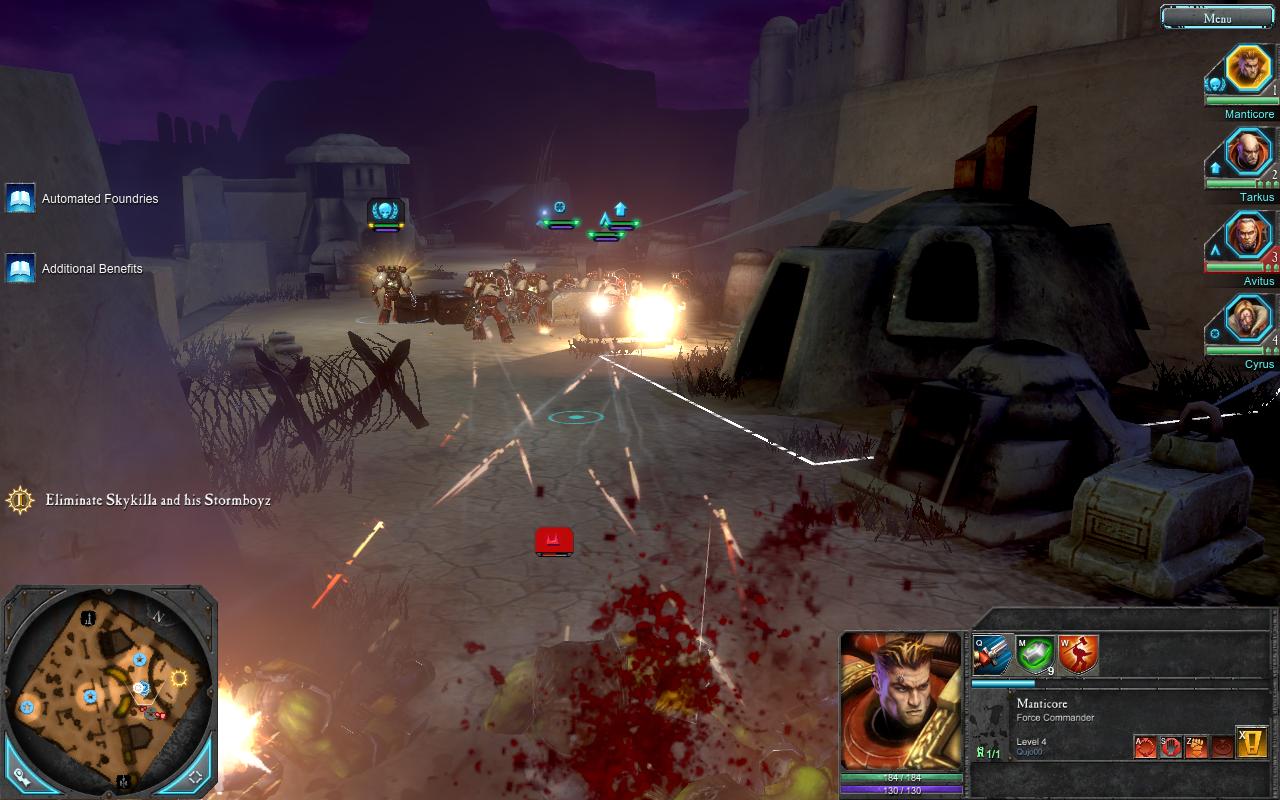Click the Force Commander large portrait
The width and height of the screenshot is (1280, 800).
pyautogui.click(x=901, y=701)
